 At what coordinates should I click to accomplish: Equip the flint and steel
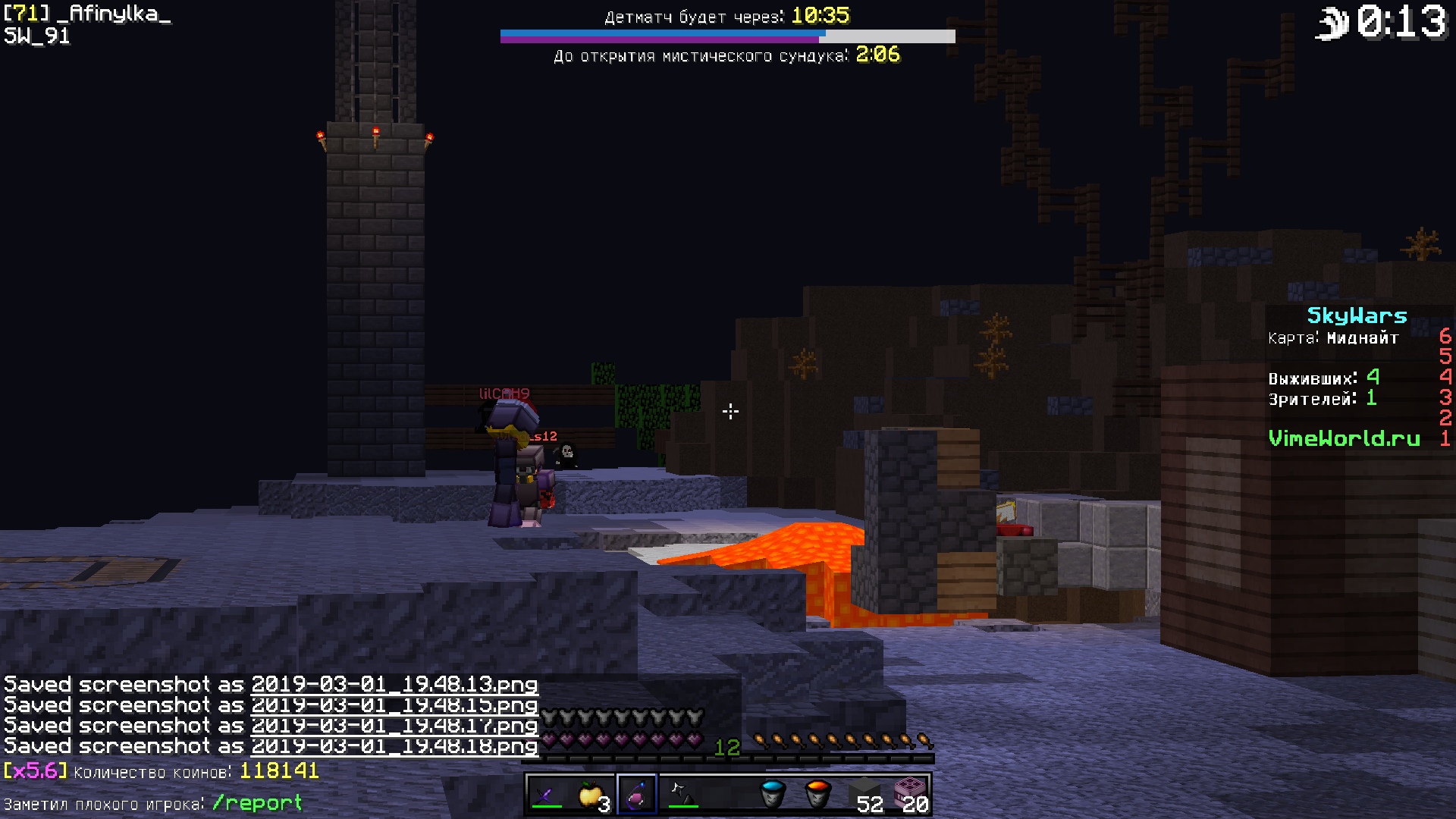point(682,795)
